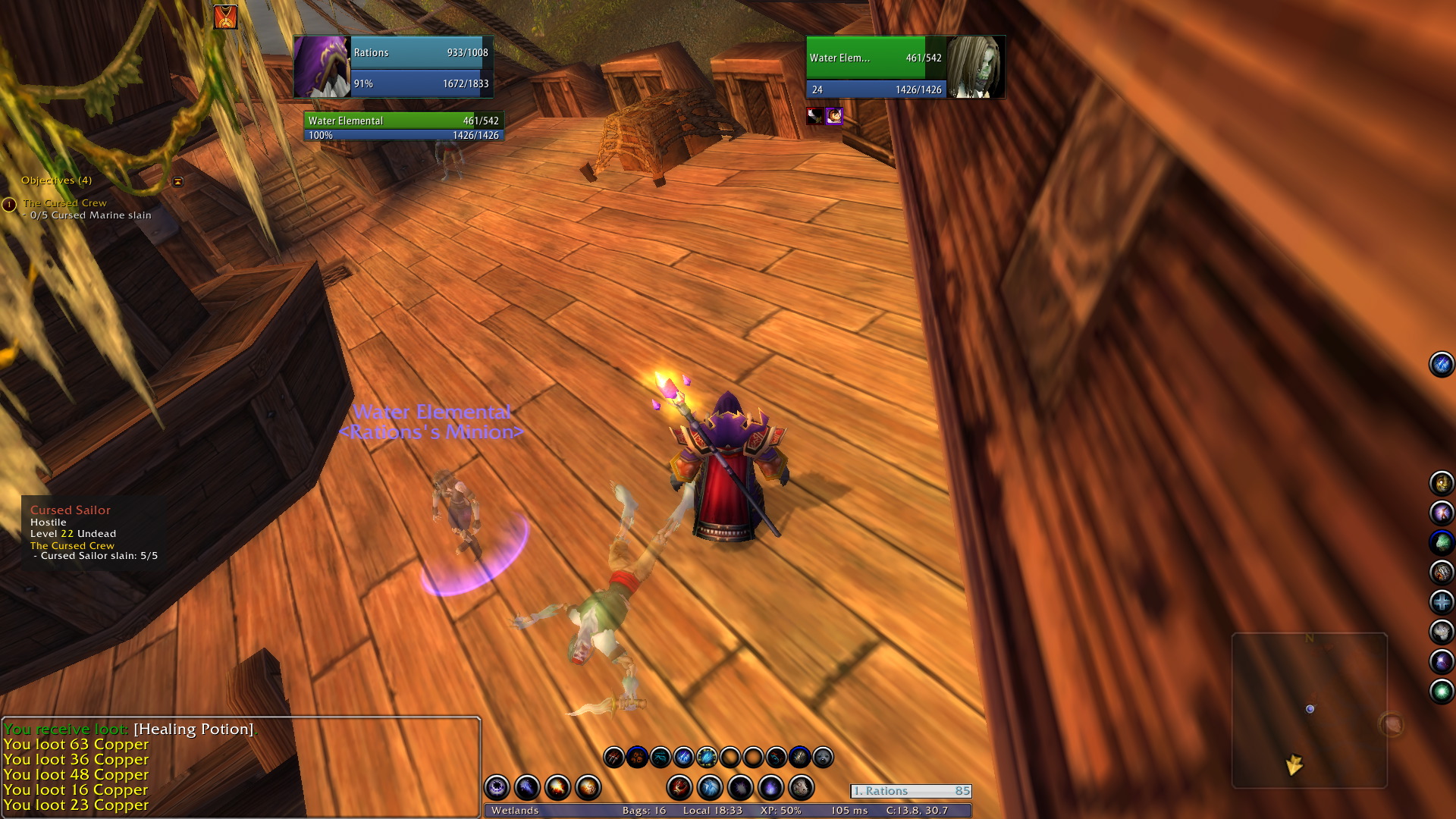Open the minimap
Image resolution: width=1456 pixels, height=819 pixels.
click(1310, 711)
